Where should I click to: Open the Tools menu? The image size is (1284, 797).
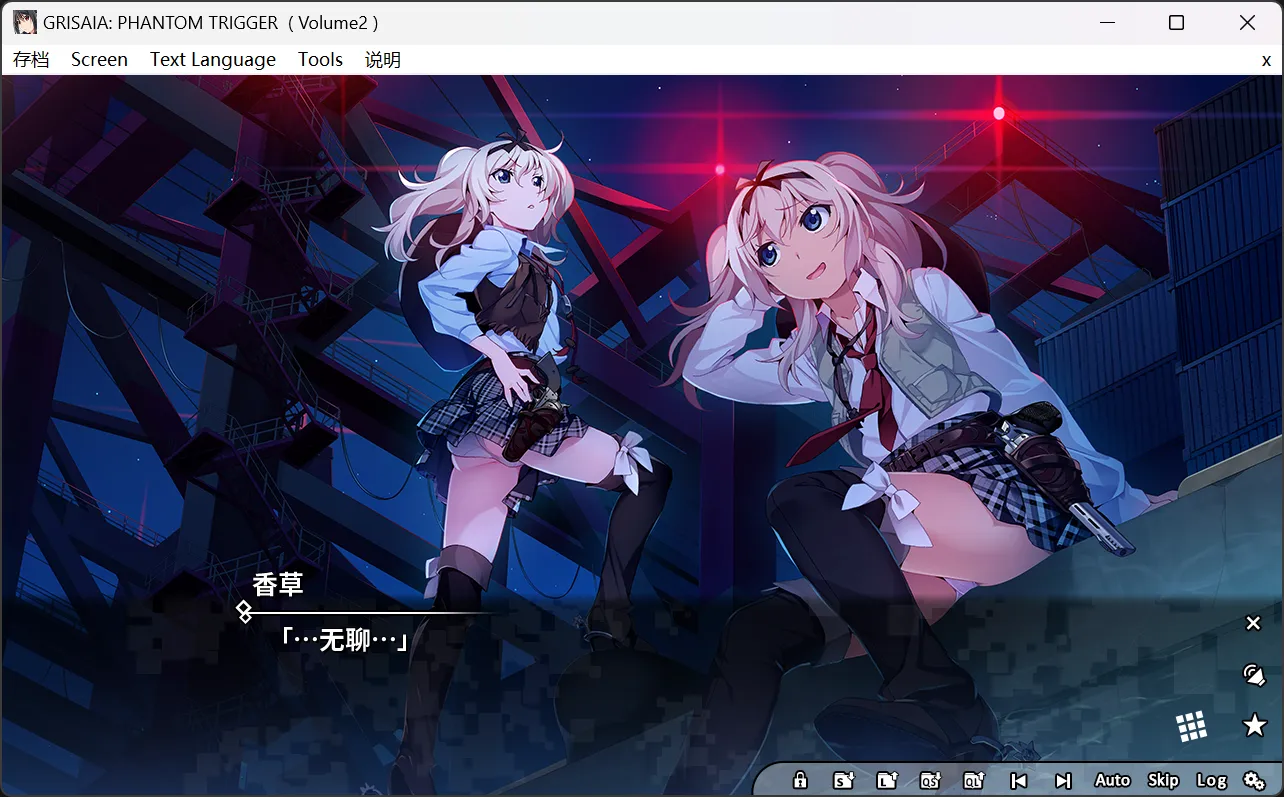[x=320, y=59]
